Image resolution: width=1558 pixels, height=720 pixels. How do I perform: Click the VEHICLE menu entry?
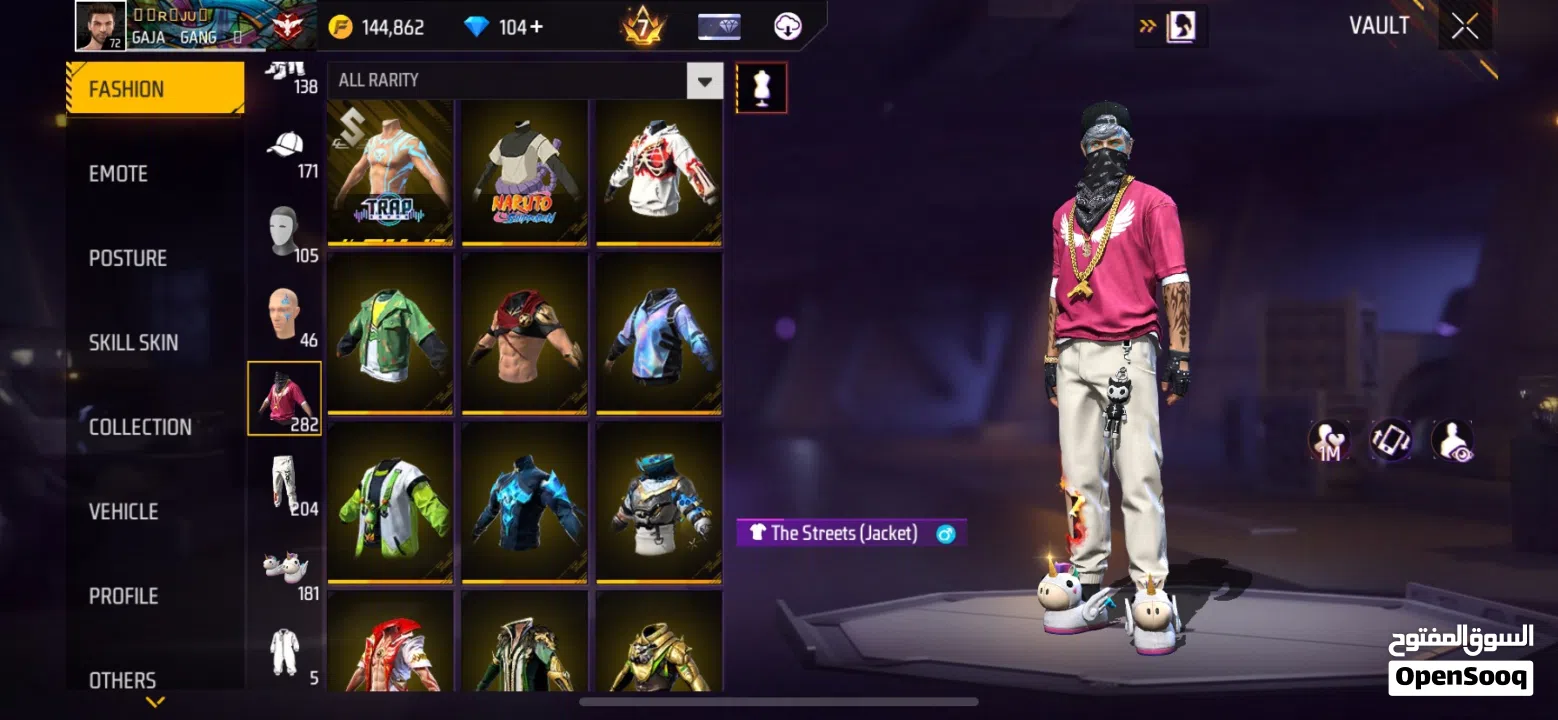point(123,511)
